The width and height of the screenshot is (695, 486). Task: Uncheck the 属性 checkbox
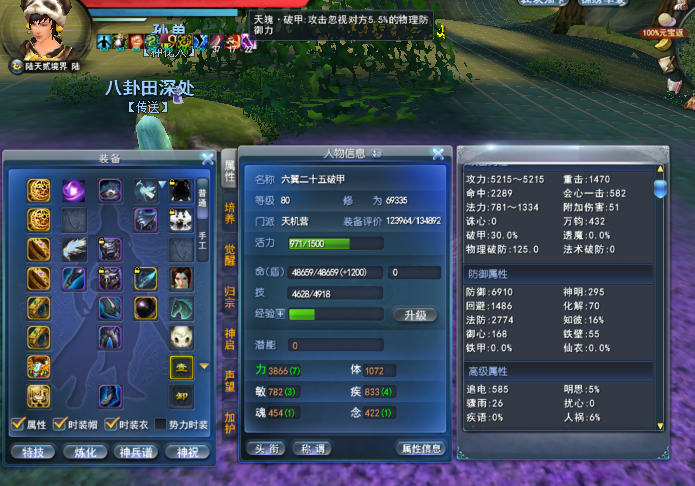[x=16, y=425]
